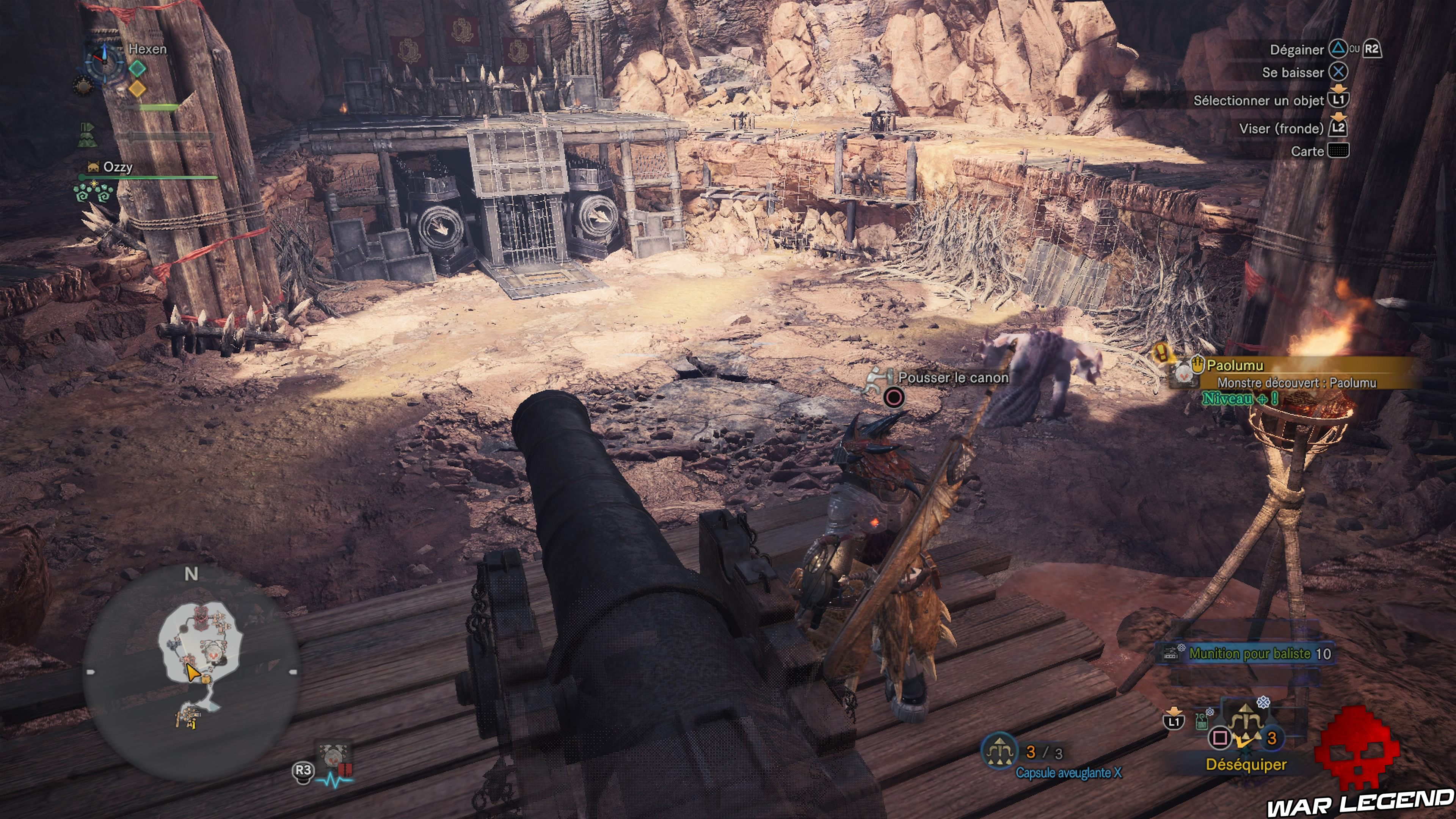This screenshot has width=1456, height=819.
Task: Choose the Capsule aveuglante X slinger ammo
Action: (1068, 772)
